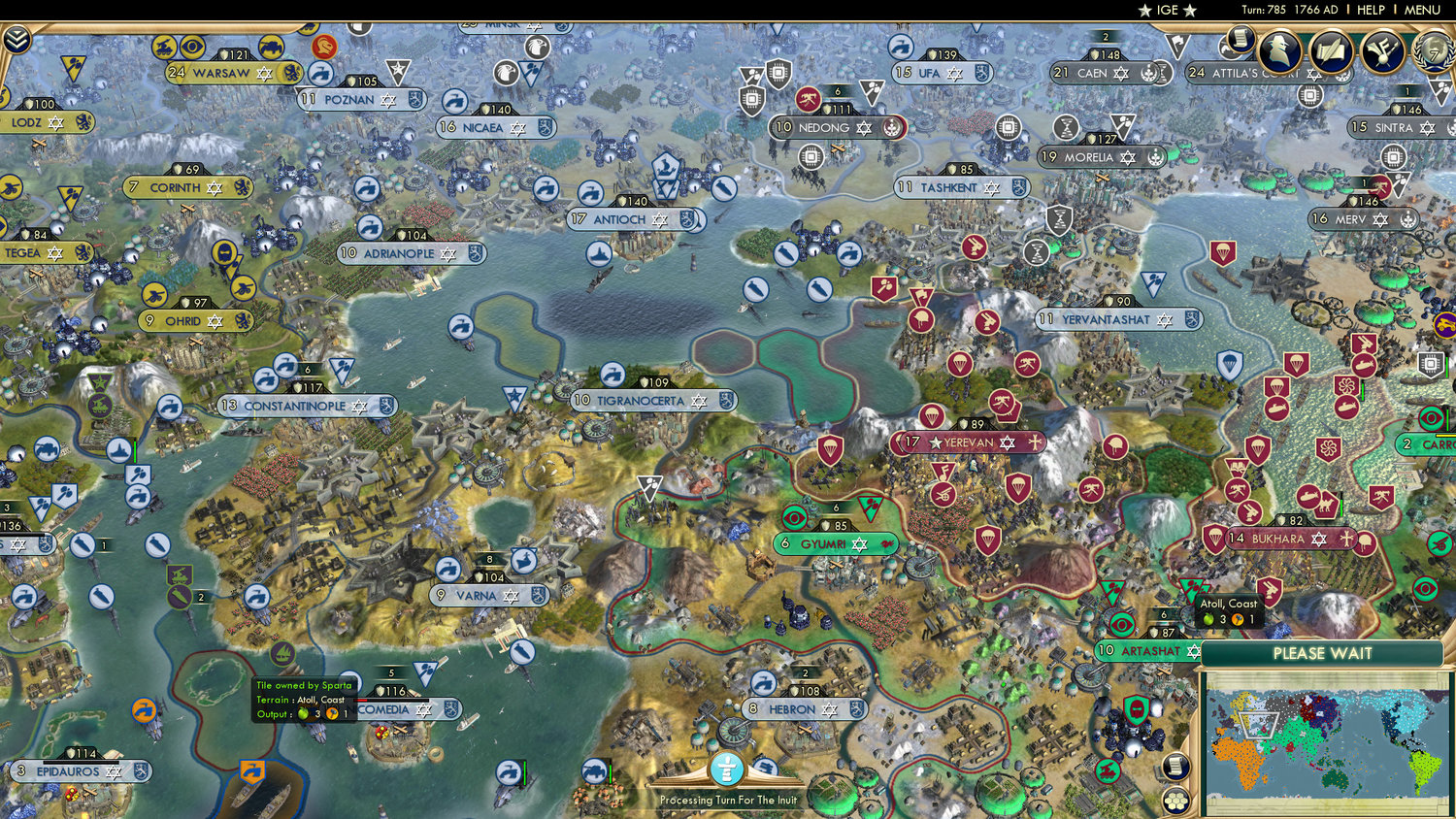The width and height of the screenshot is (1456, 819).
Task: Open the Diplomacy overview quill-and-scroll icon
Action: pos(1331,50)
